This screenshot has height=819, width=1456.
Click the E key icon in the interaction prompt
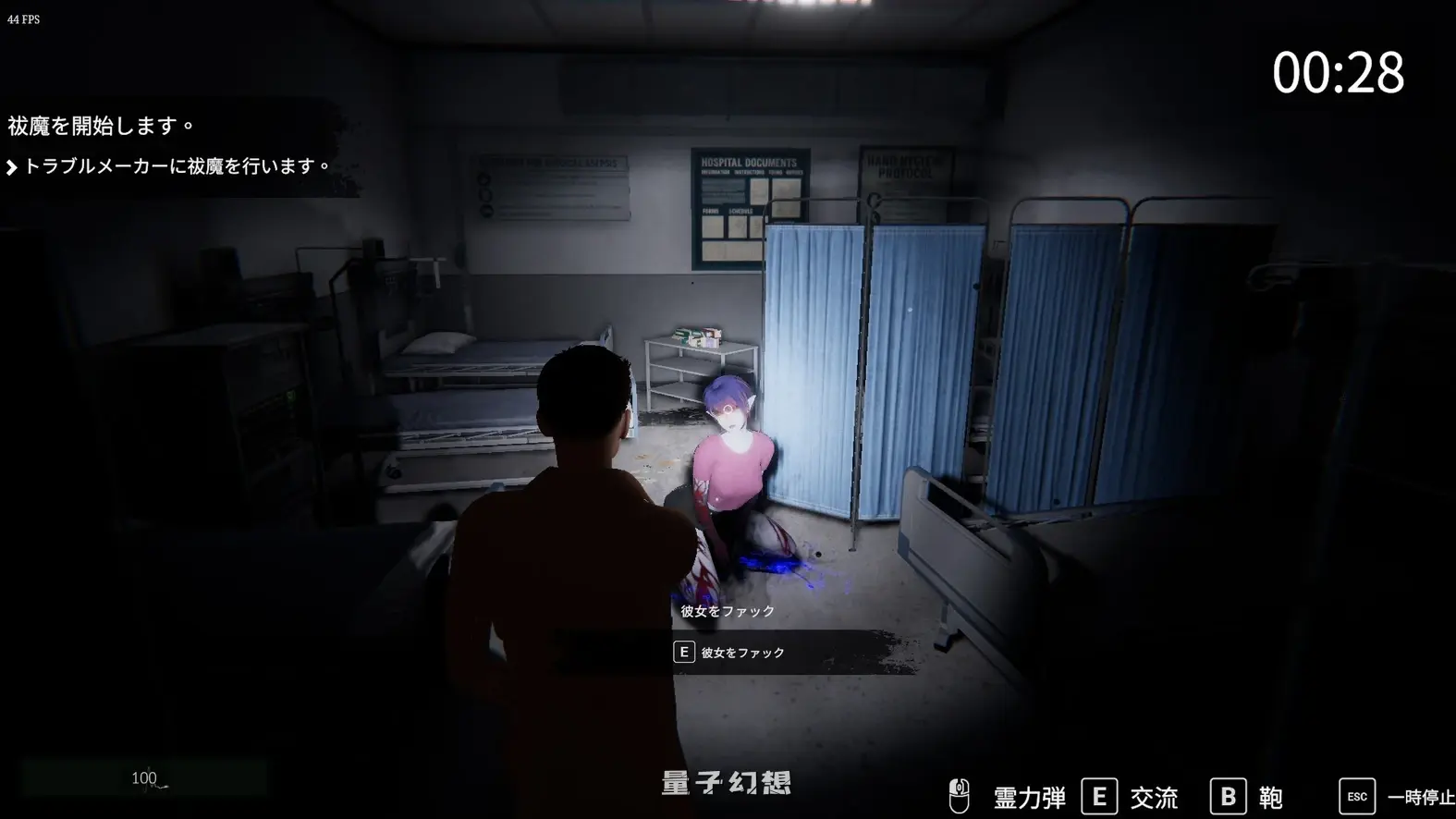pyautogui.click(x=683, y=652)
